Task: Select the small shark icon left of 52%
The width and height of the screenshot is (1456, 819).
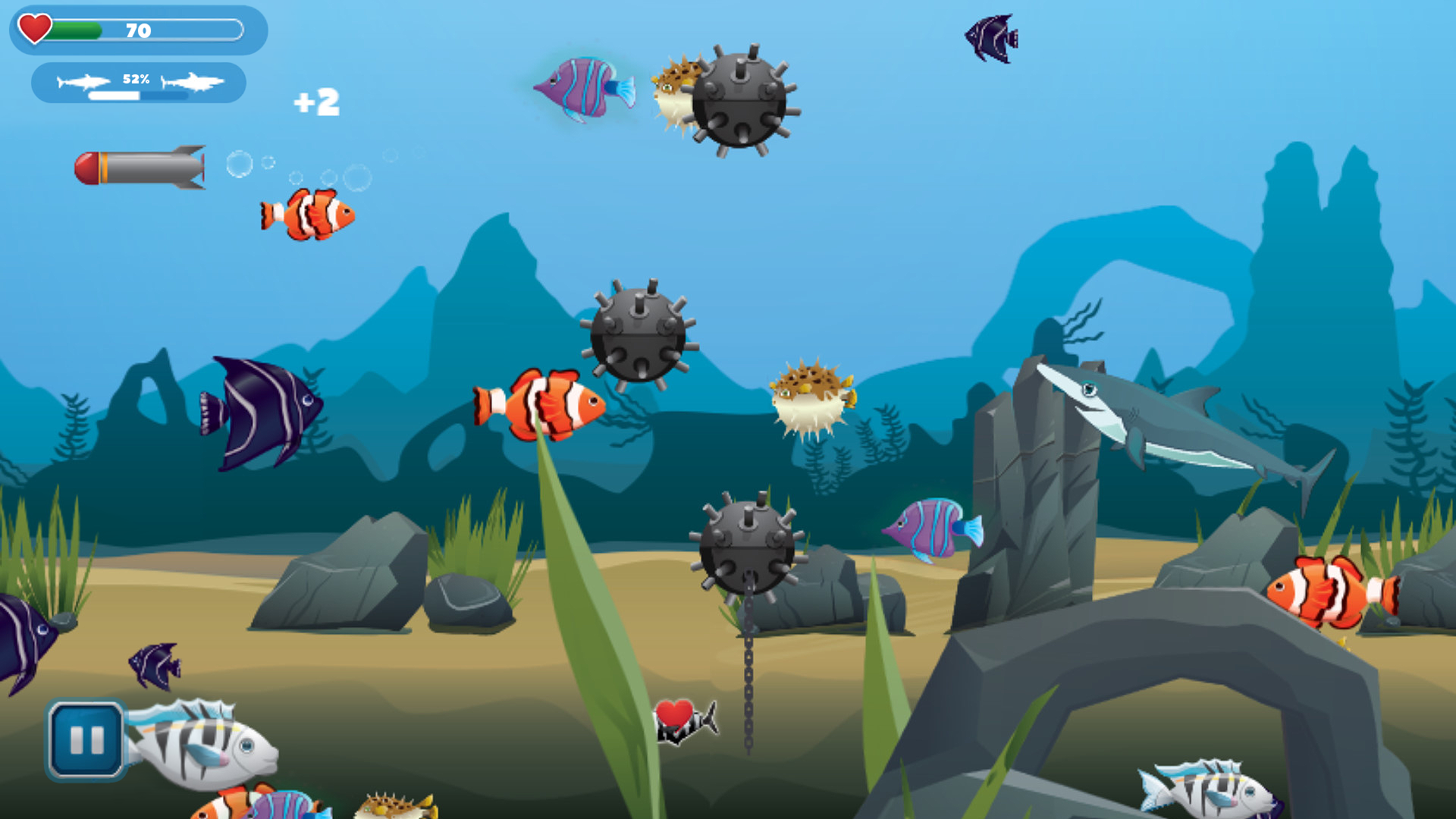Action: 83,80
